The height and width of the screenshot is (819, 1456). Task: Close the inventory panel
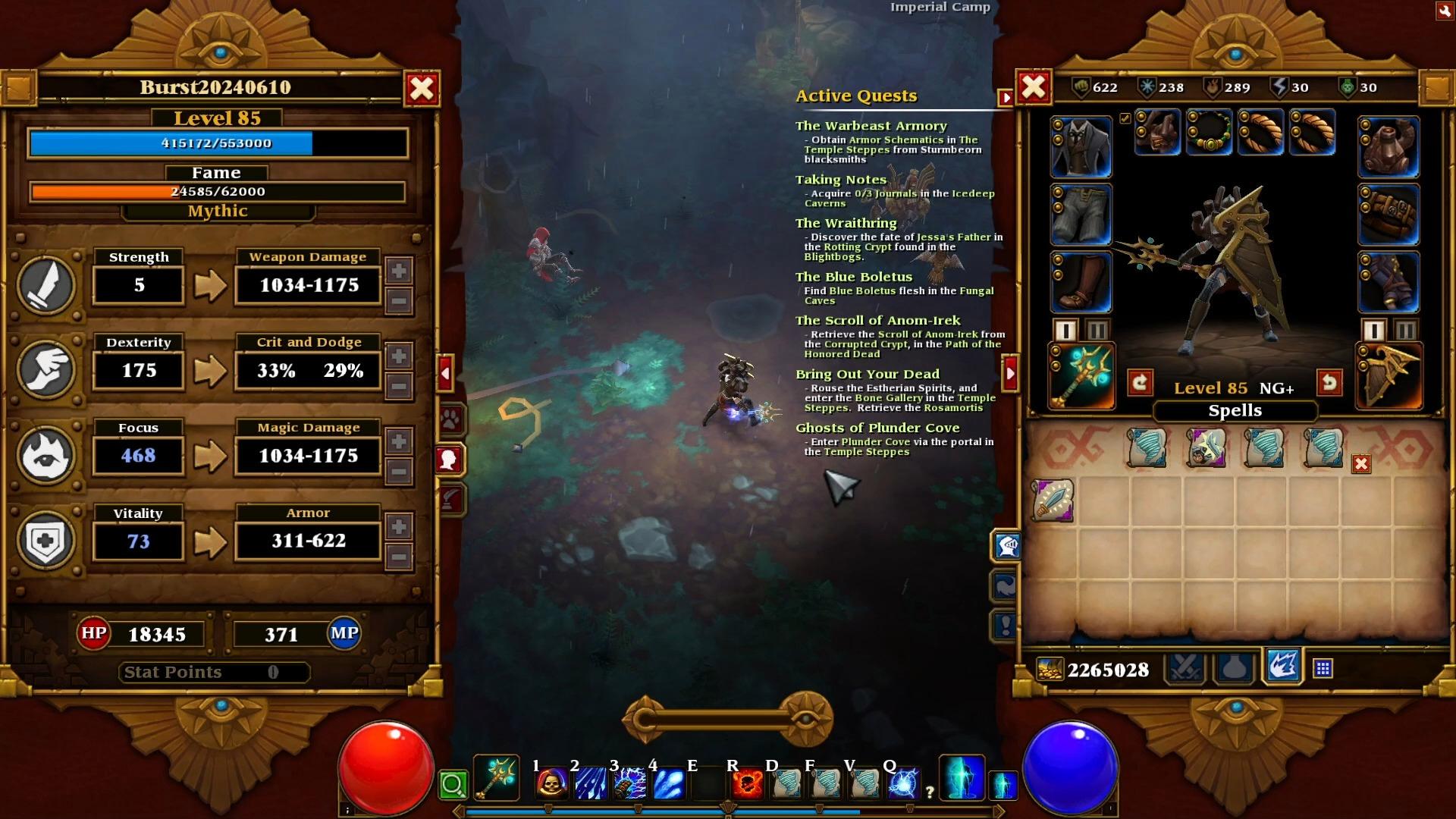coord(1034,87)
